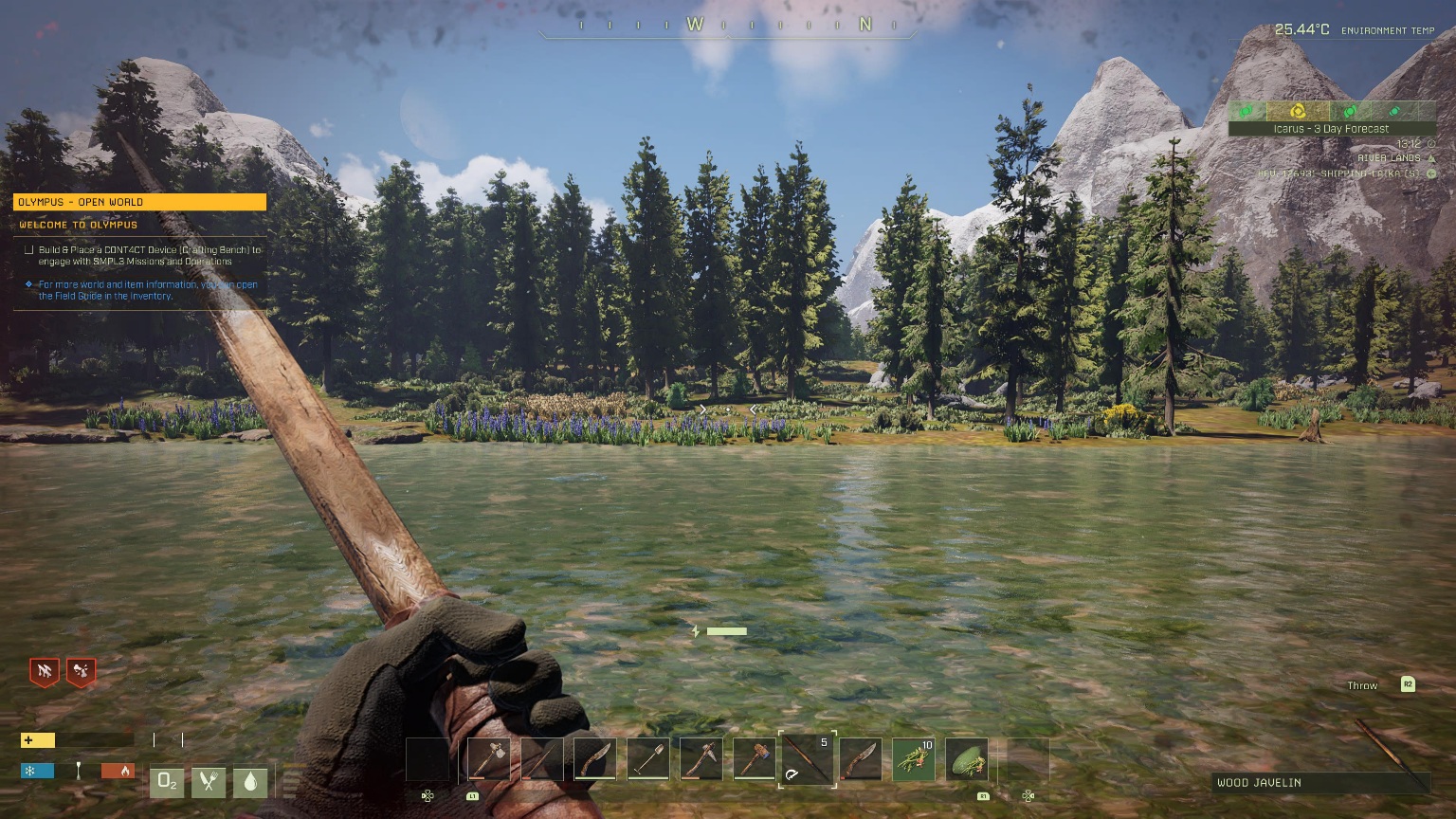Open the Olympus - Open World tracker header
The height and width of the screenshot is (819, 1456).
point(139,202)
